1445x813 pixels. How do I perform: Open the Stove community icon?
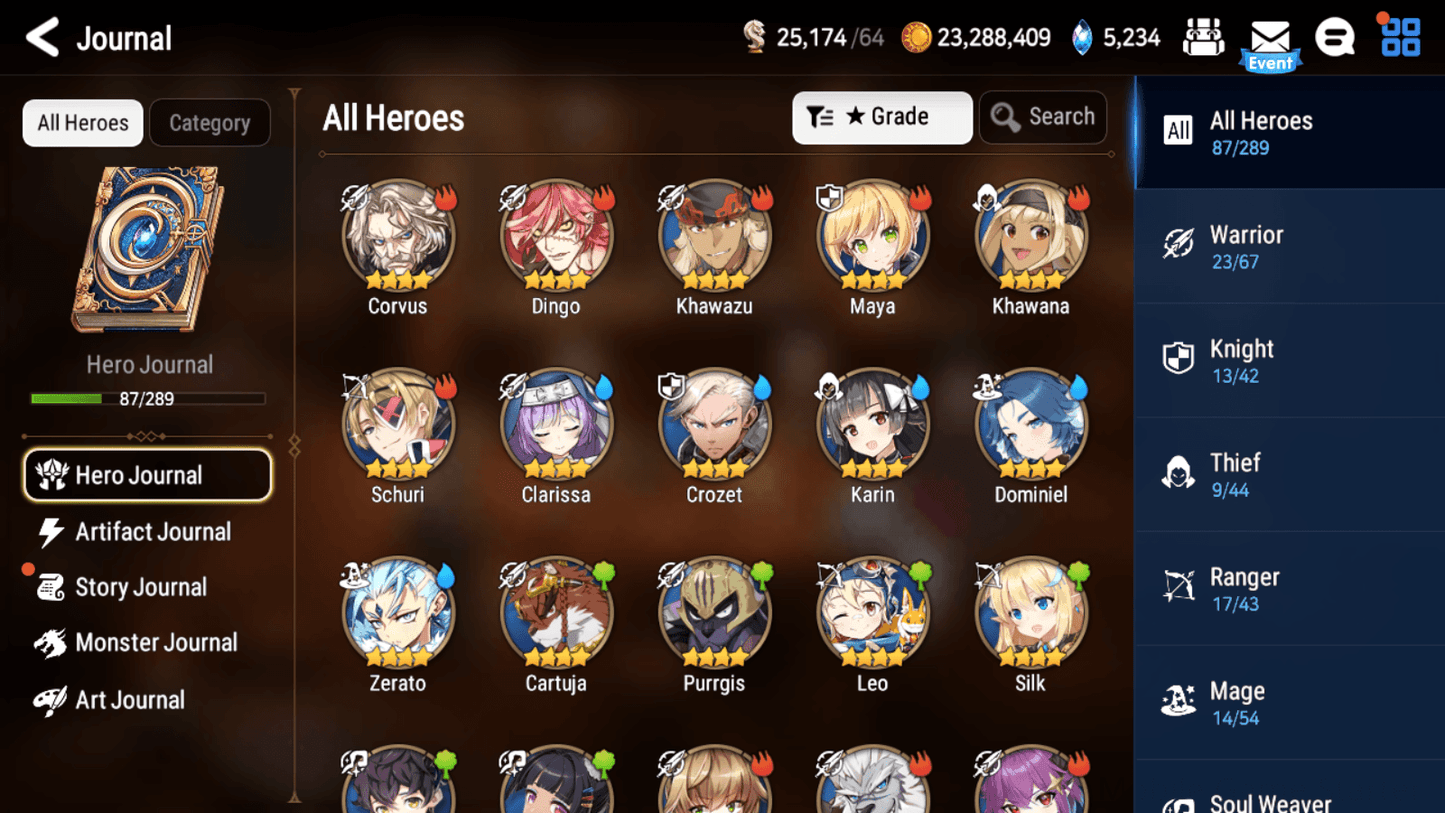(x=1335, y=36)
